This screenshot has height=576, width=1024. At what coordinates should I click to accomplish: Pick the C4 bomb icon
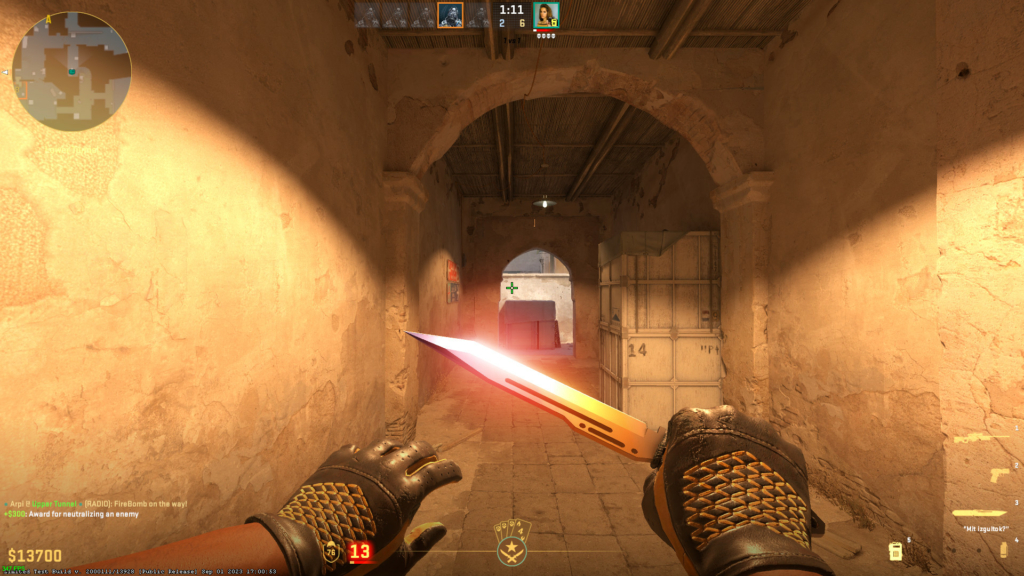pos(896,551)
